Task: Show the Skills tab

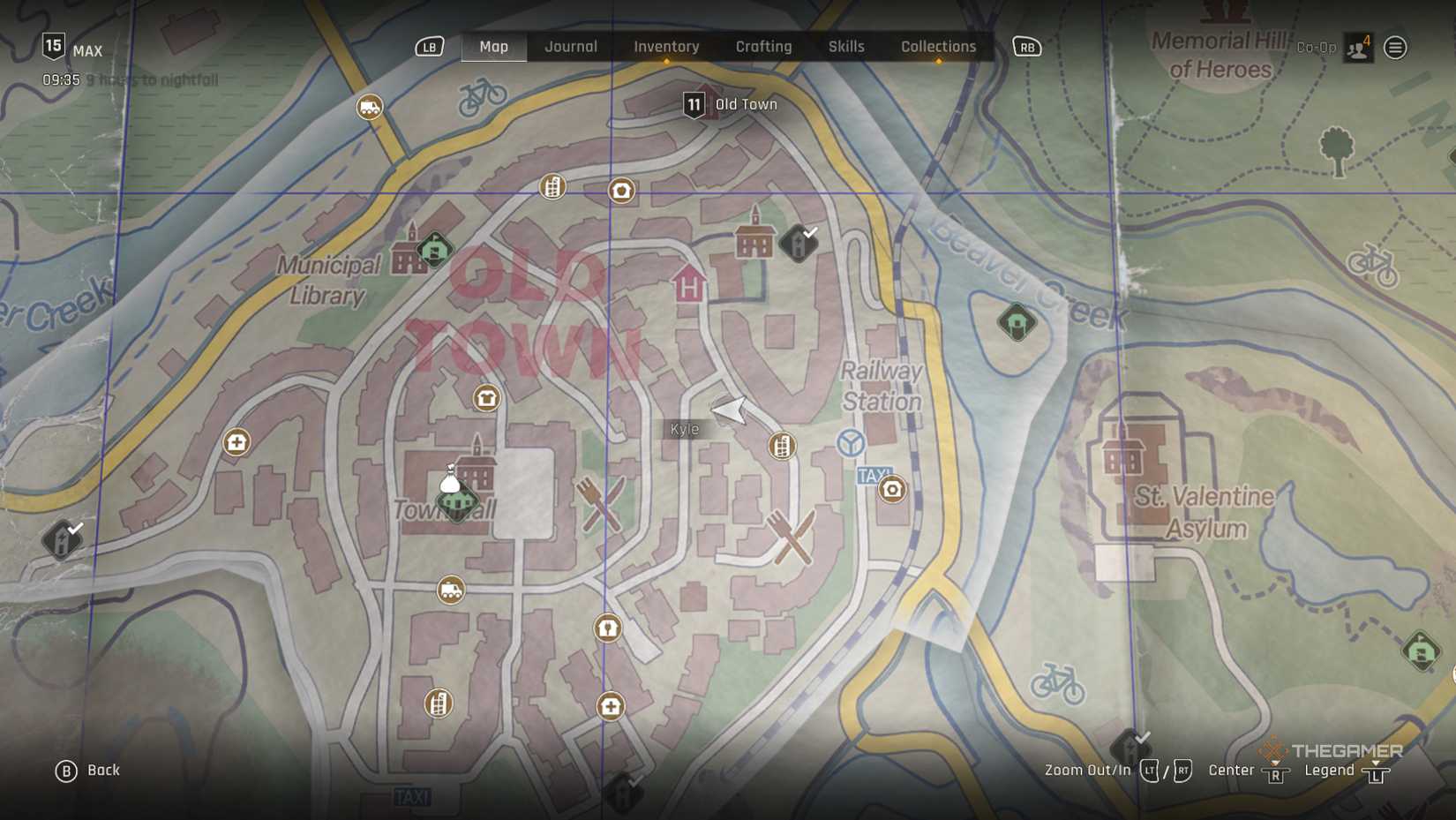Action: point(846,47)
